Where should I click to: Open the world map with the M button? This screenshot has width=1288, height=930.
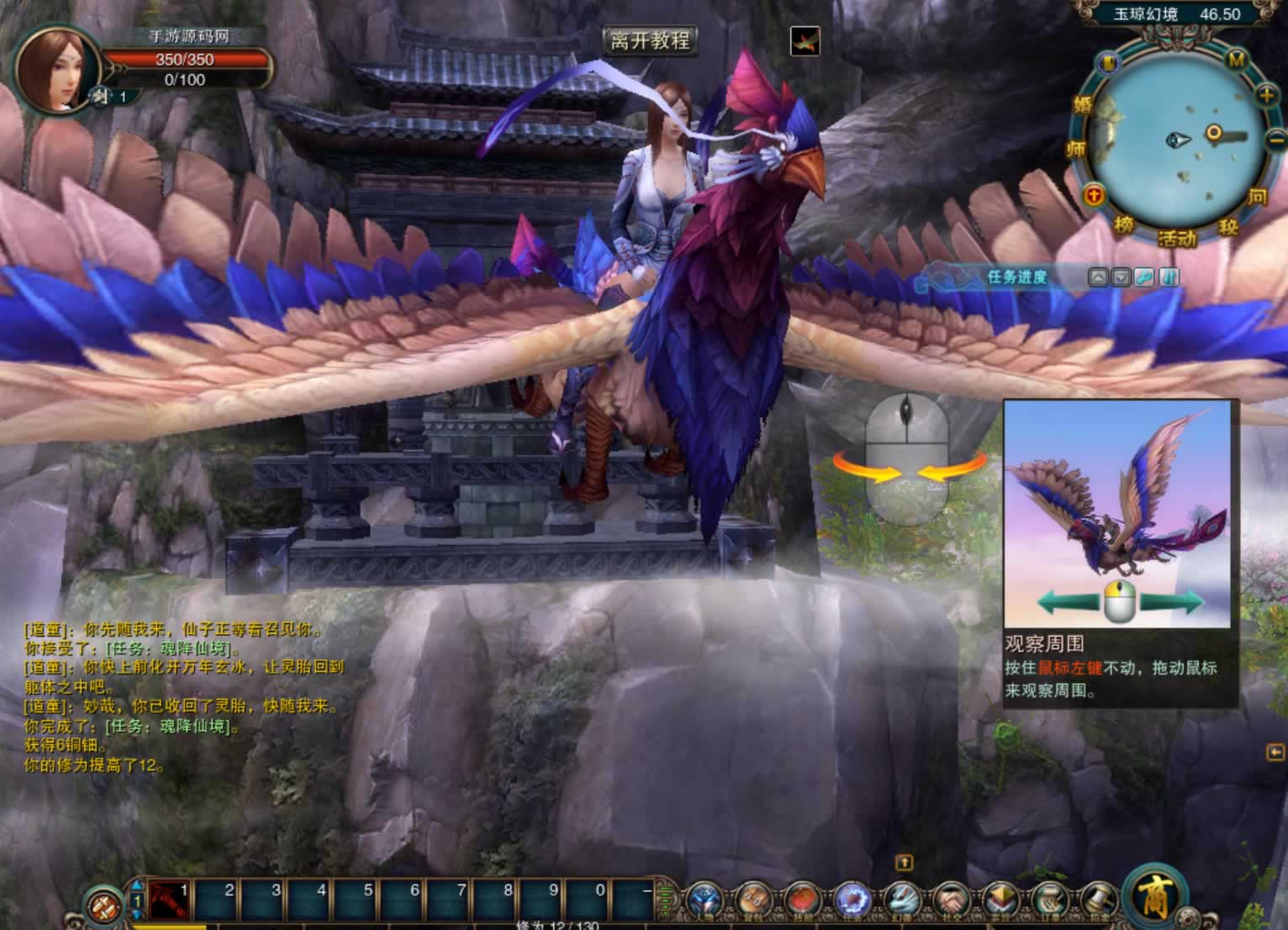[x=1237, y=60]
